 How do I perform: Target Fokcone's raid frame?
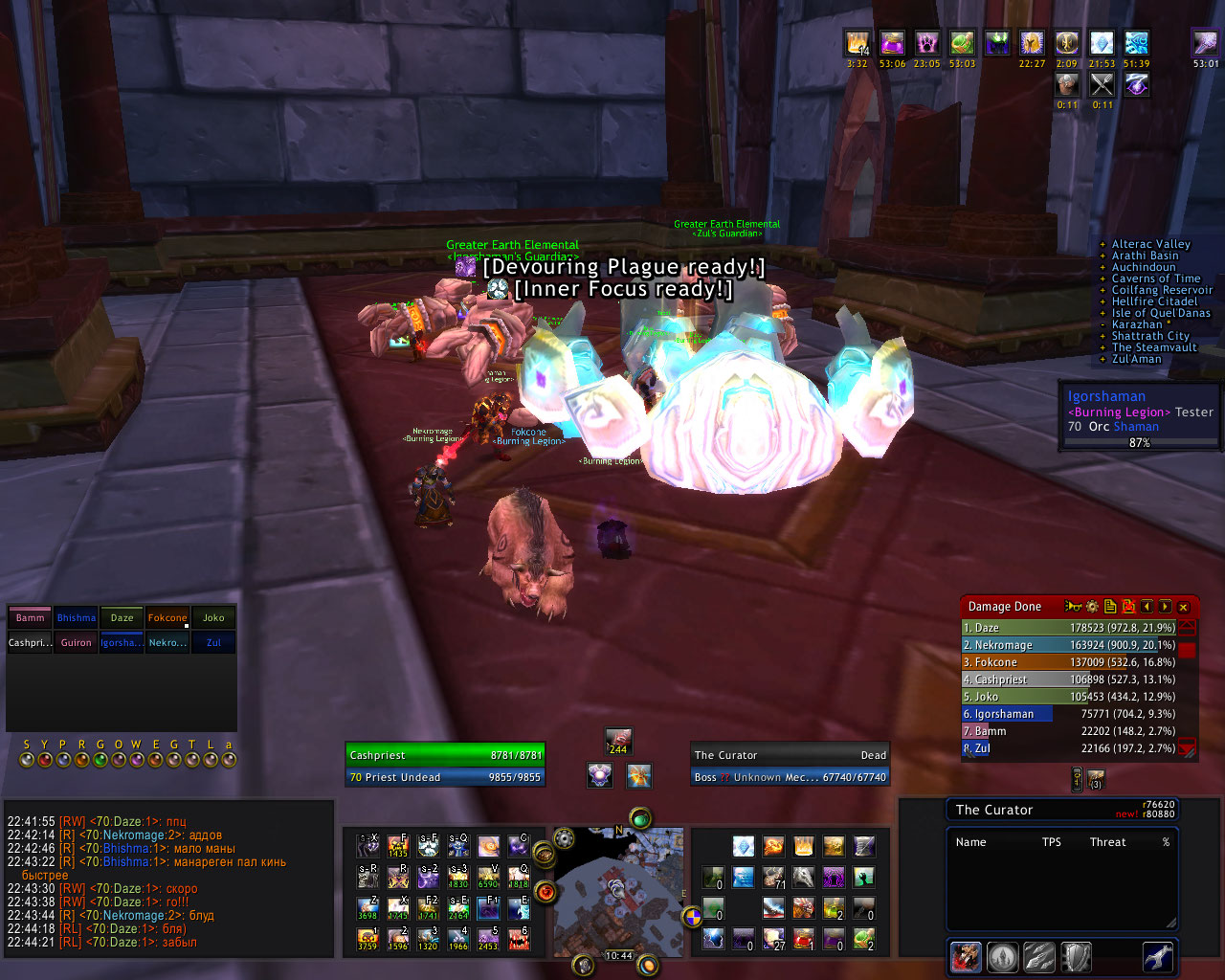(x=167, y=618)
